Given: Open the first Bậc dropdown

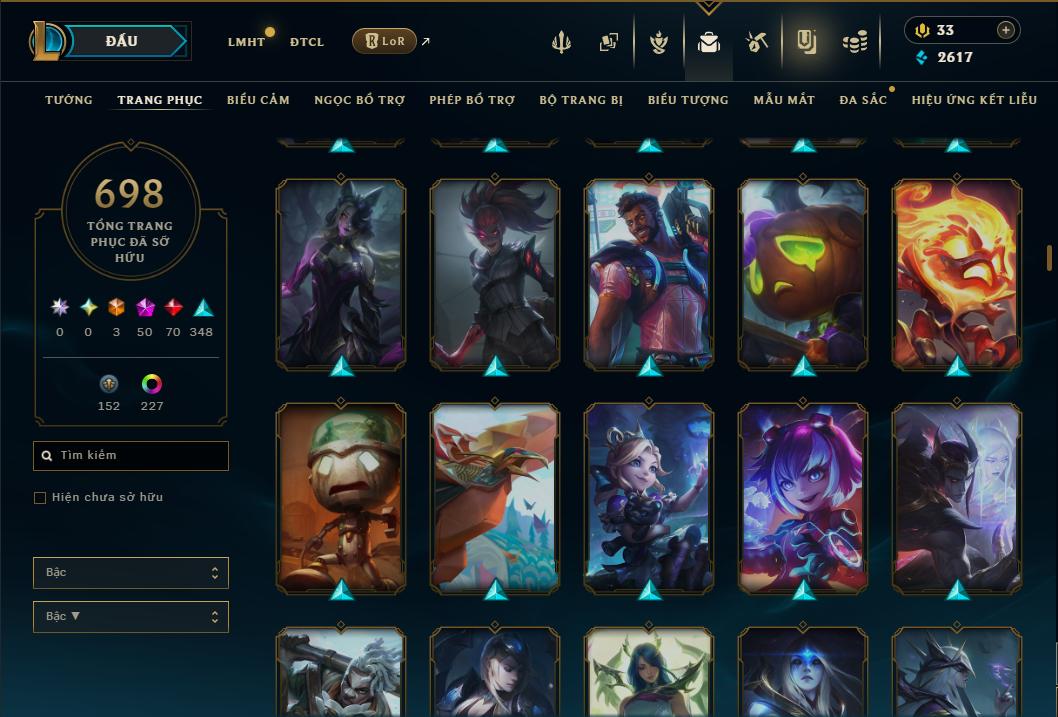Looking at the screenshot, I should pyautogui.click(x=131, y=573).
